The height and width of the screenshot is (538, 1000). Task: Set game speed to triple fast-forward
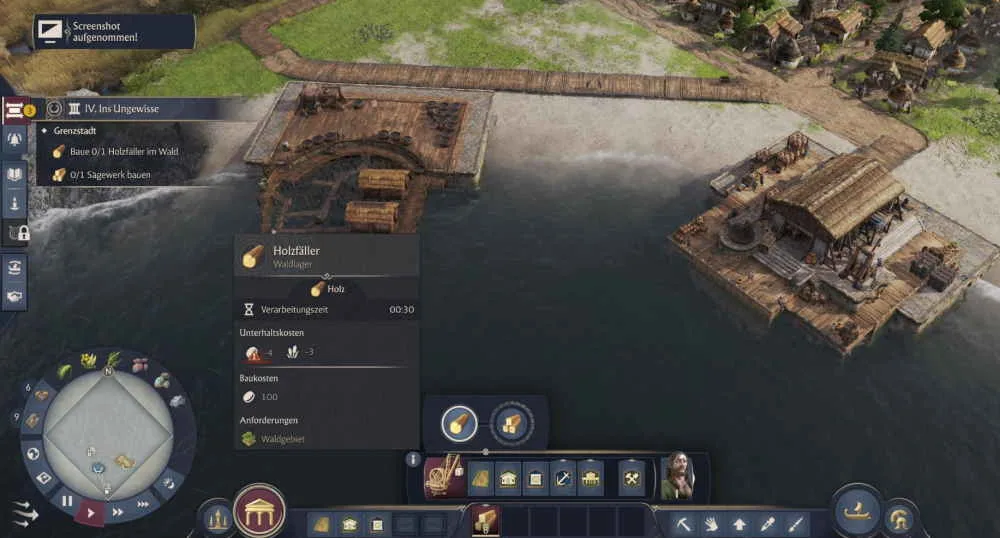(x=143, y=503)
